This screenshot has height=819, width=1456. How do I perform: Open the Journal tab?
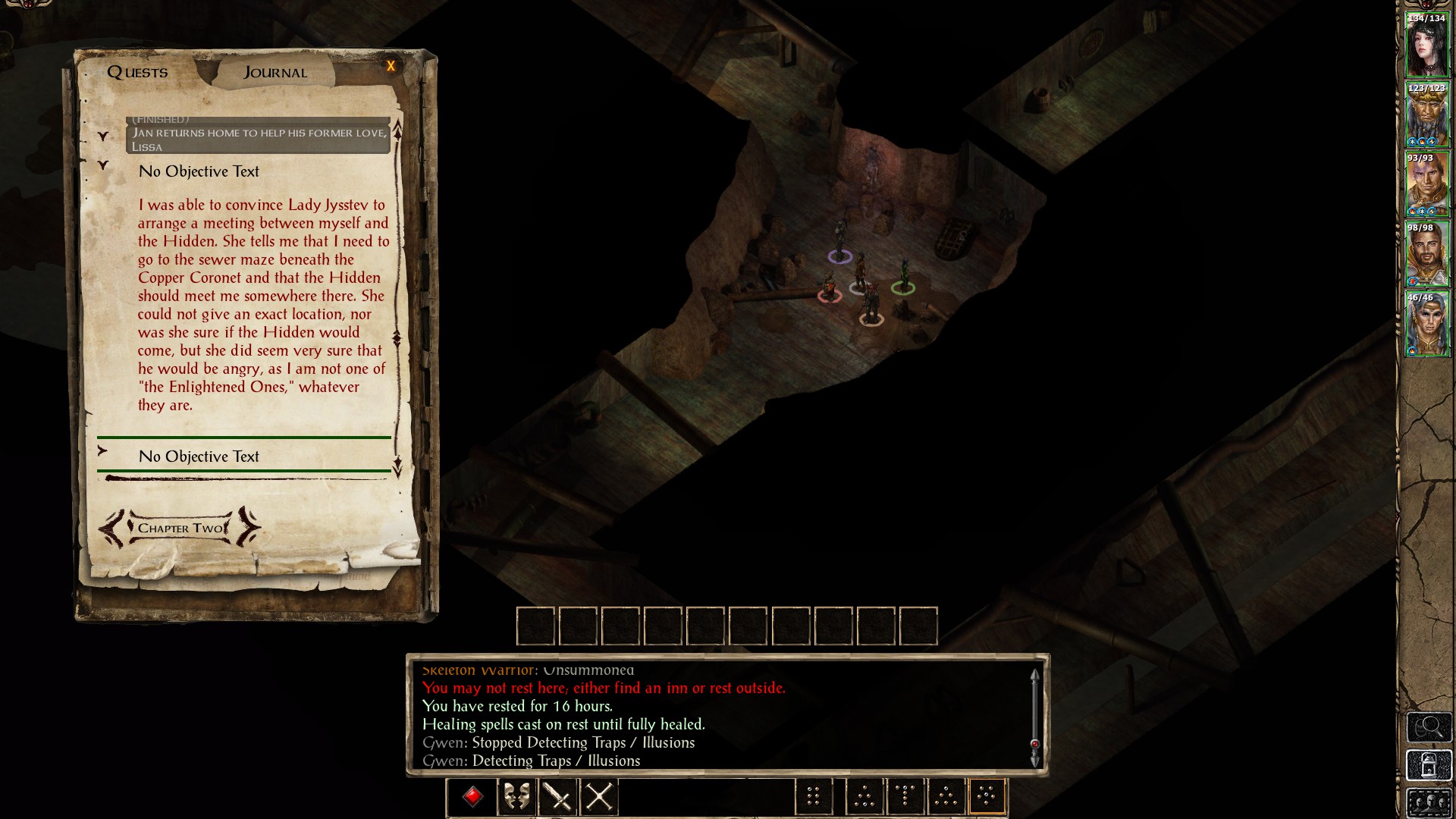pos(275,73)
